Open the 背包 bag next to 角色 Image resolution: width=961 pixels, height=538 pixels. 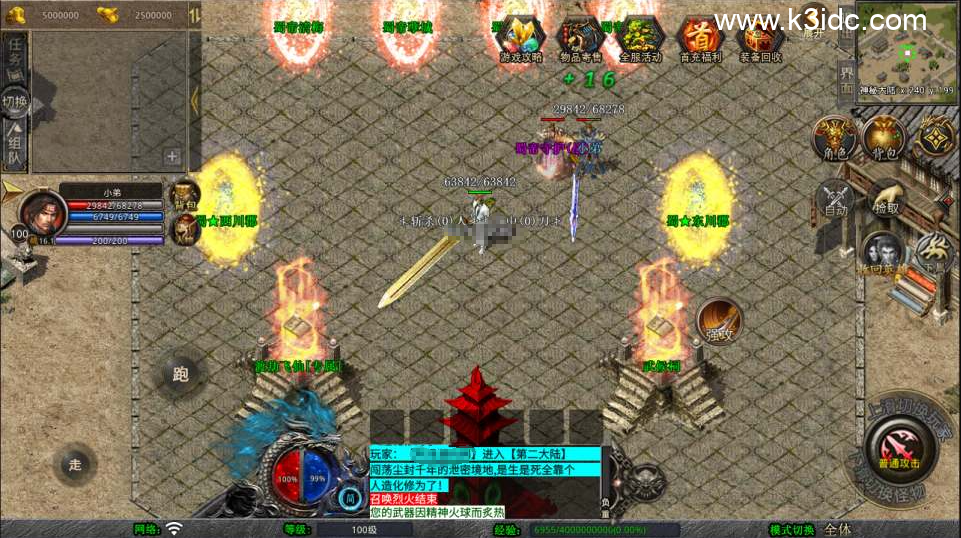pos(883,137)
